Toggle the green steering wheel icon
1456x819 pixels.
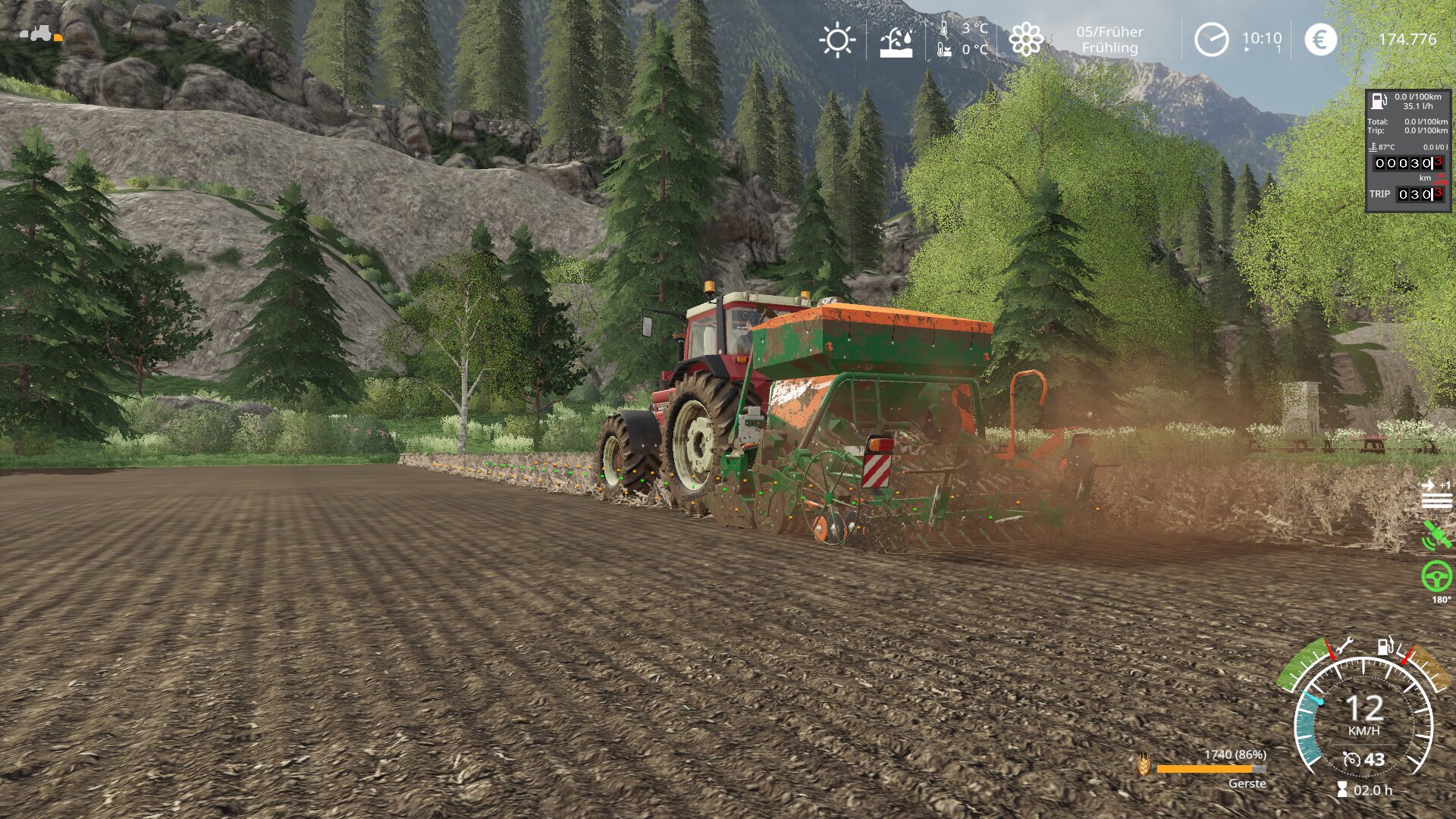(x=1436, y=576)
